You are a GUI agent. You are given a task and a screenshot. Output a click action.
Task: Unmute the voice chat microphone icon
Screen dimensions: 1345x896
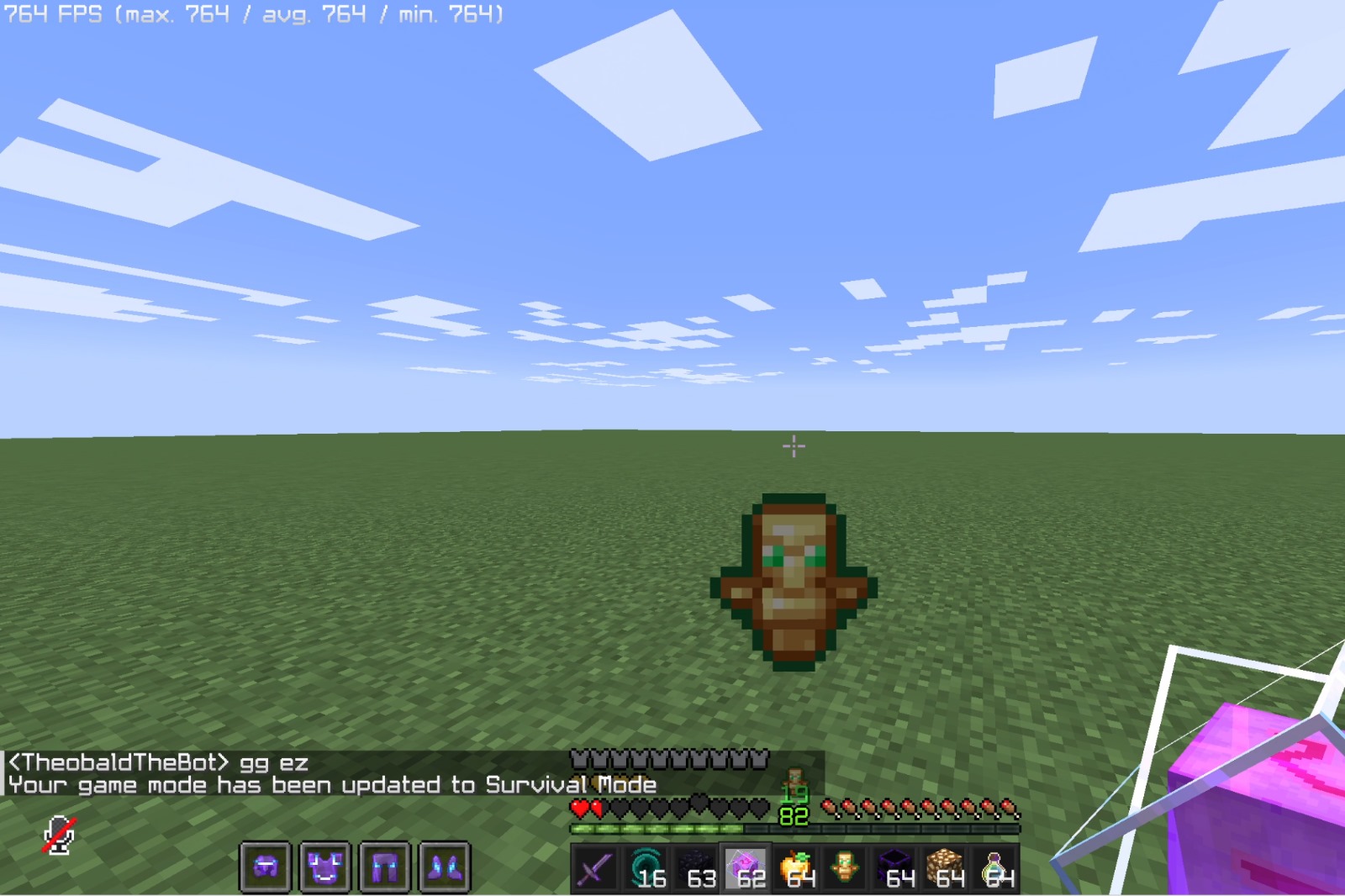(59, 835)
